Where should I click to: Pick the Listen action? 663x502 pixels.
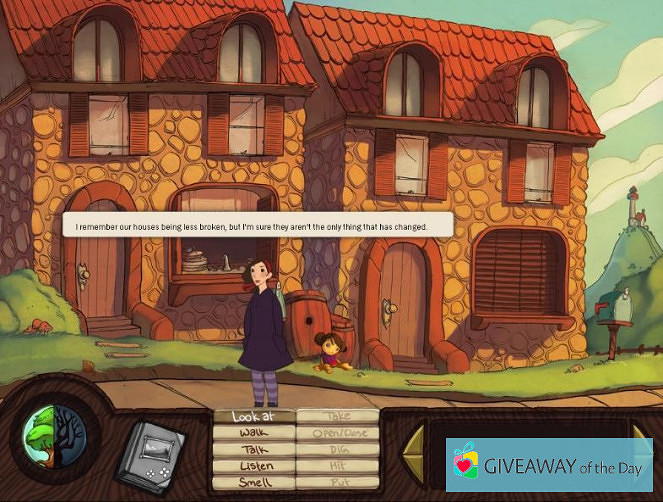click(254, 467)
